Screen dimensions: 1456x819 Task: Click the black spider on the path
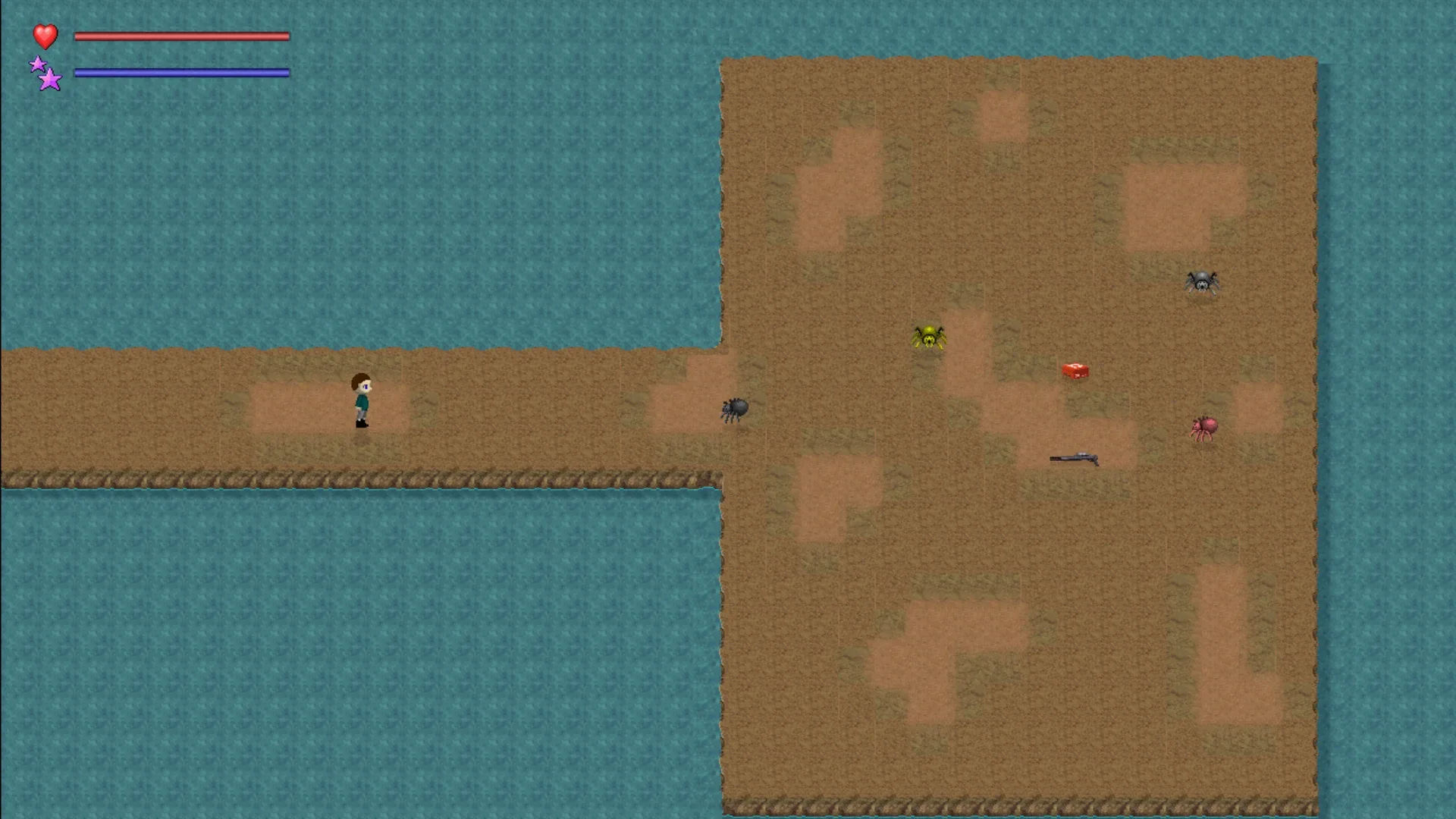733,409
